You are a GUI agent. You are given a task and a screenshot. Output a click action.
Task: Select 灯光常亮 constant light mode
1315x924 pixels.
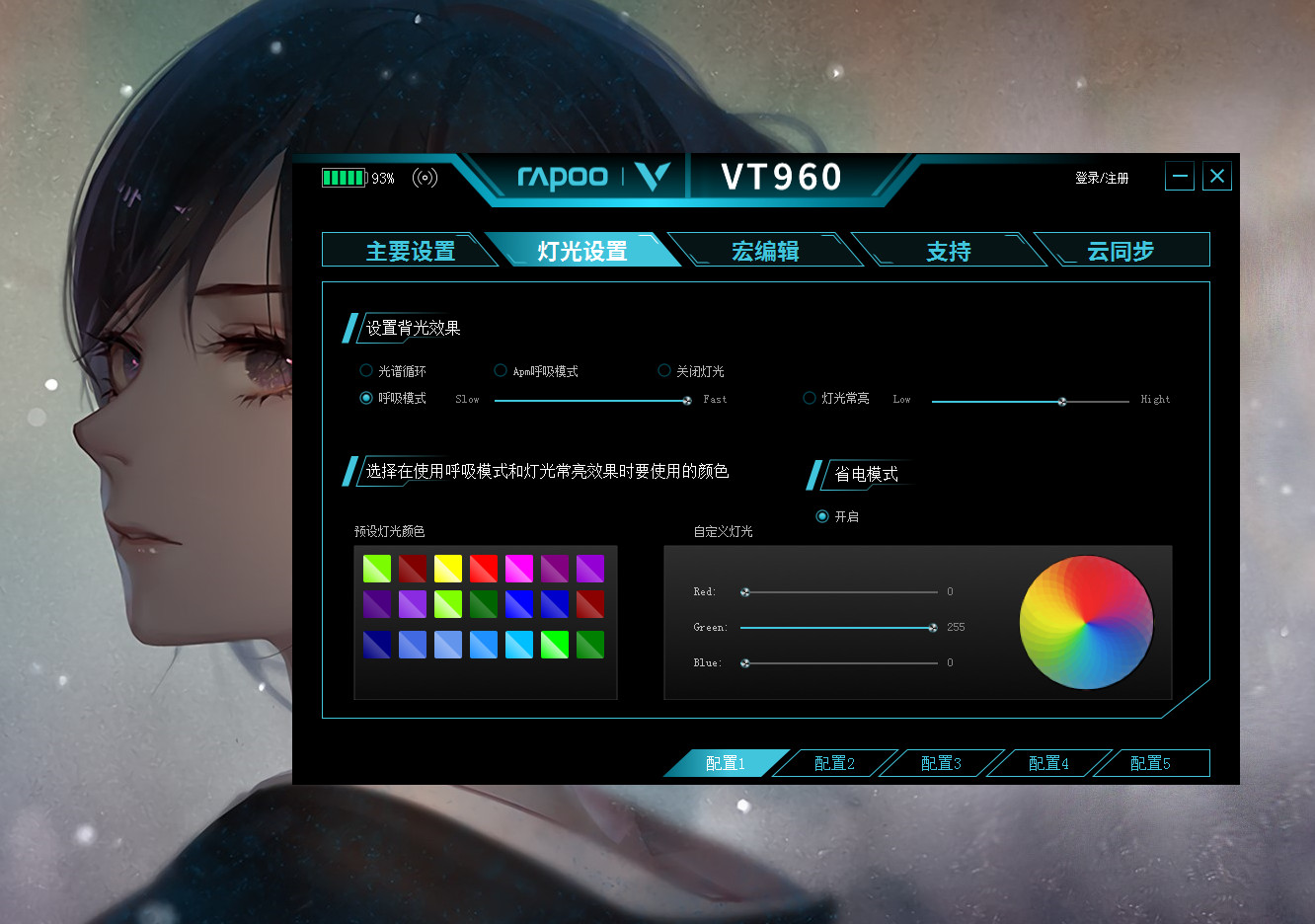click(809, 398)
